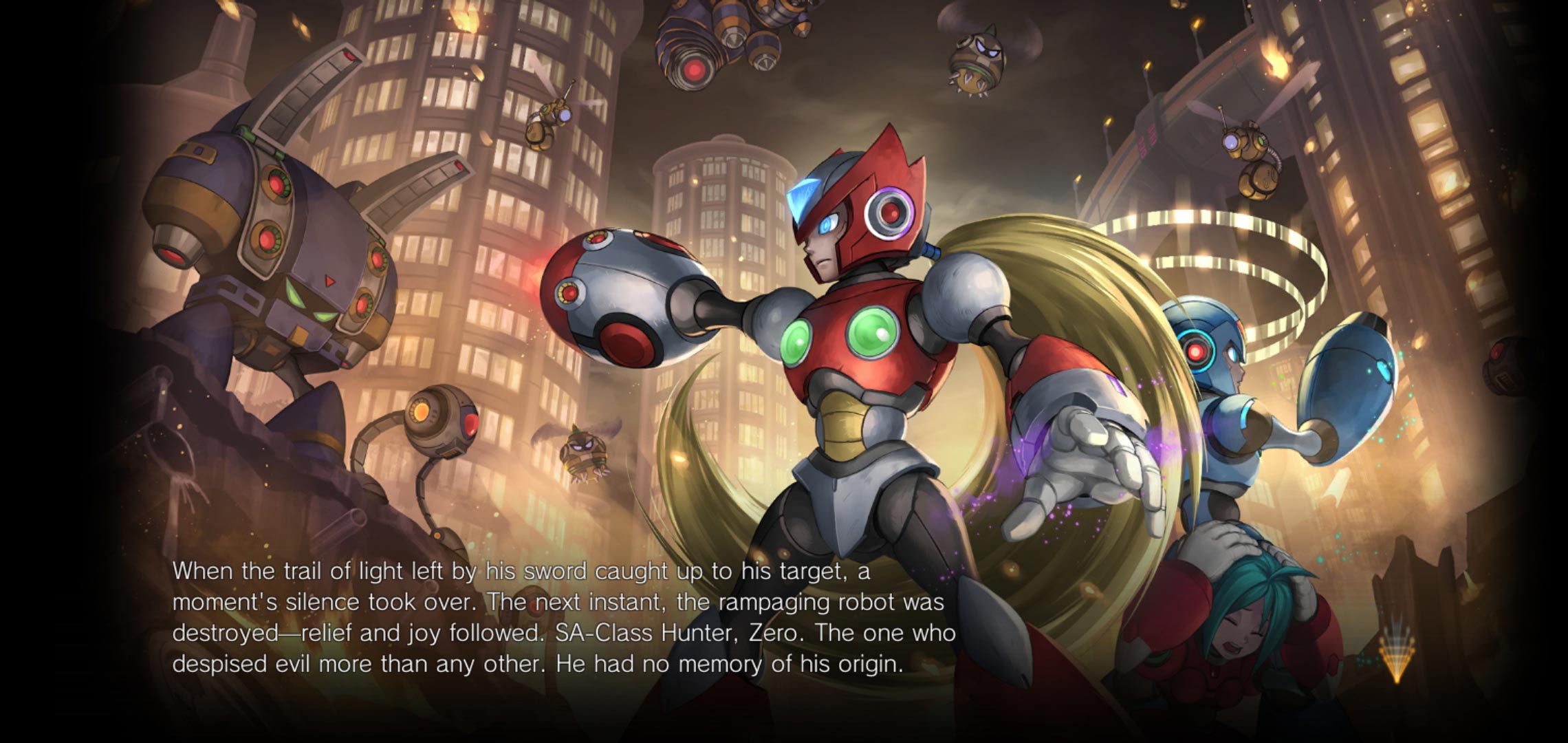Tap the glowing orange continue arrow

point(1395,657)
